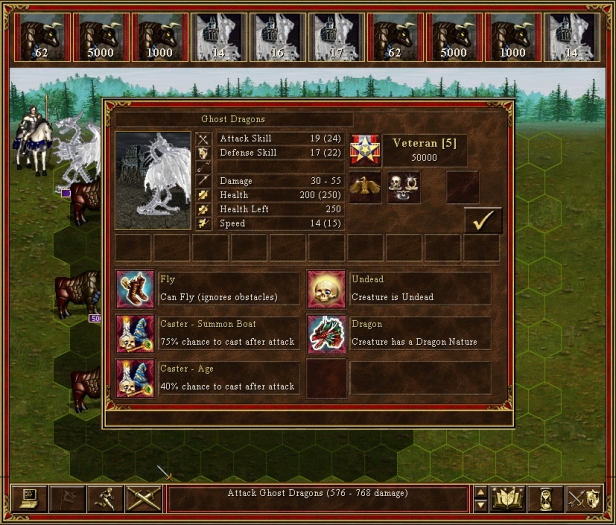Defend using the shield and sword button
The image size is (616, 525).
click(584, 498)
